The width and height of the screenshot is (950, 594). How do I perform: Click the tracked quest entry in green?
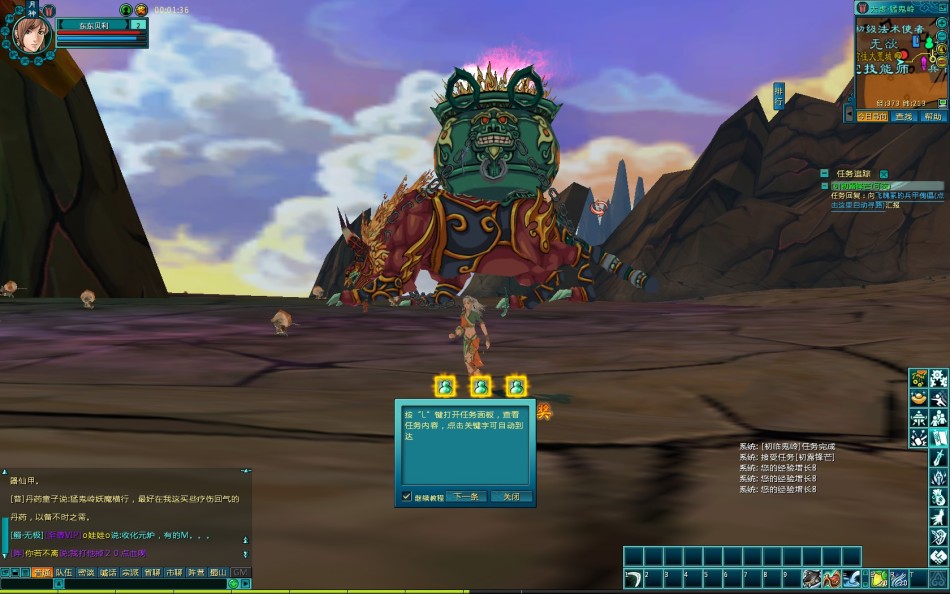(x=862, y=186)
